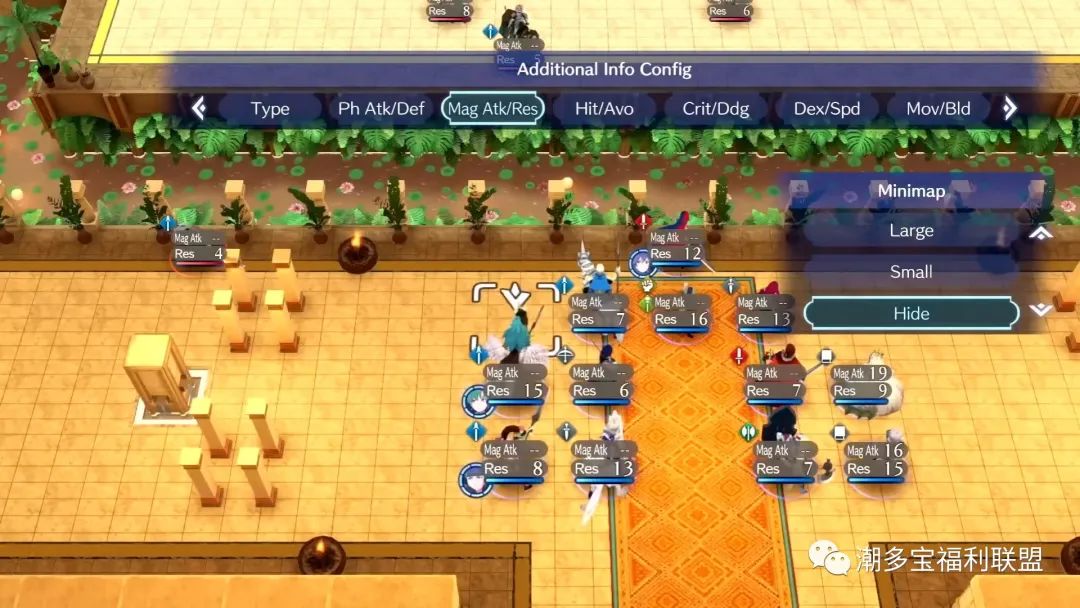Screen dimensions: 1080x608
Task: Click the left arrow of info config
Action: (x=199, y=108)
